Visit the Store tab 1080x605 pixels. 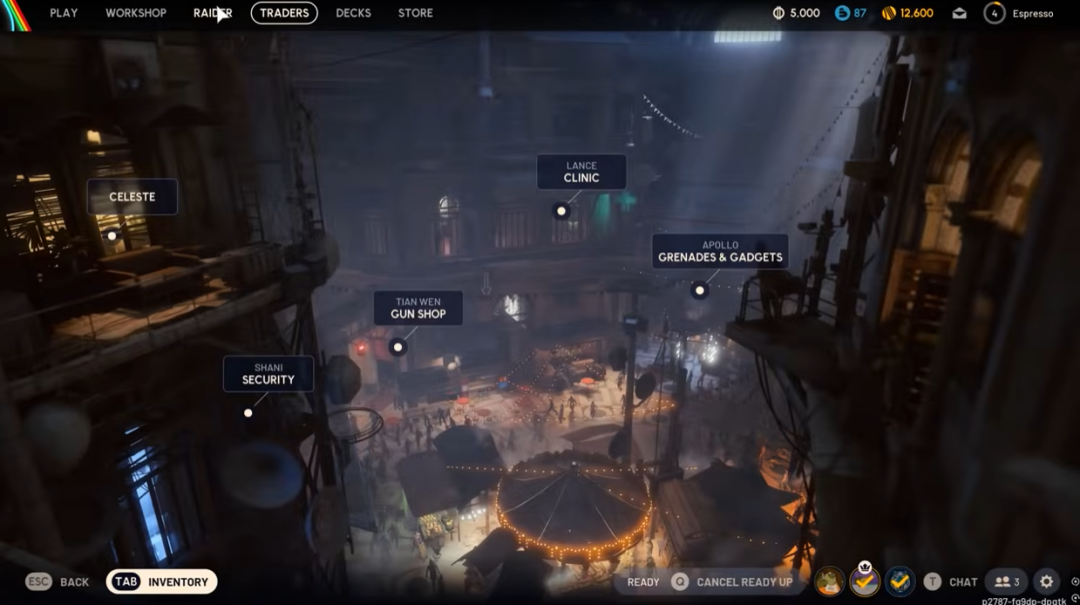[x=415, y=13]
